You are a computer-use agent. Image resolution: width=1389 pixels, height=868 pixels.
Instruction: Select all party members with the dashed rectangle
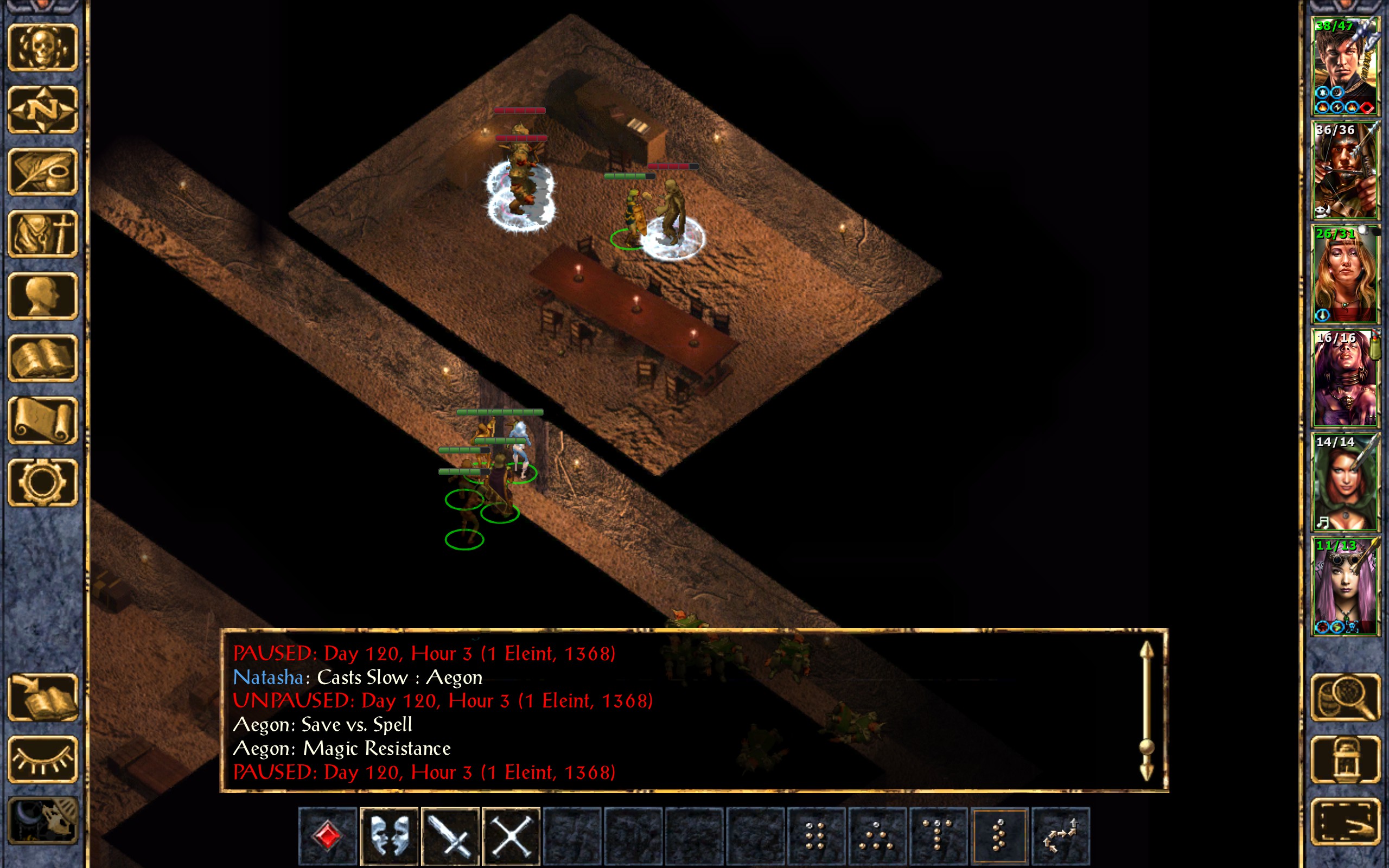(1345, 821)
